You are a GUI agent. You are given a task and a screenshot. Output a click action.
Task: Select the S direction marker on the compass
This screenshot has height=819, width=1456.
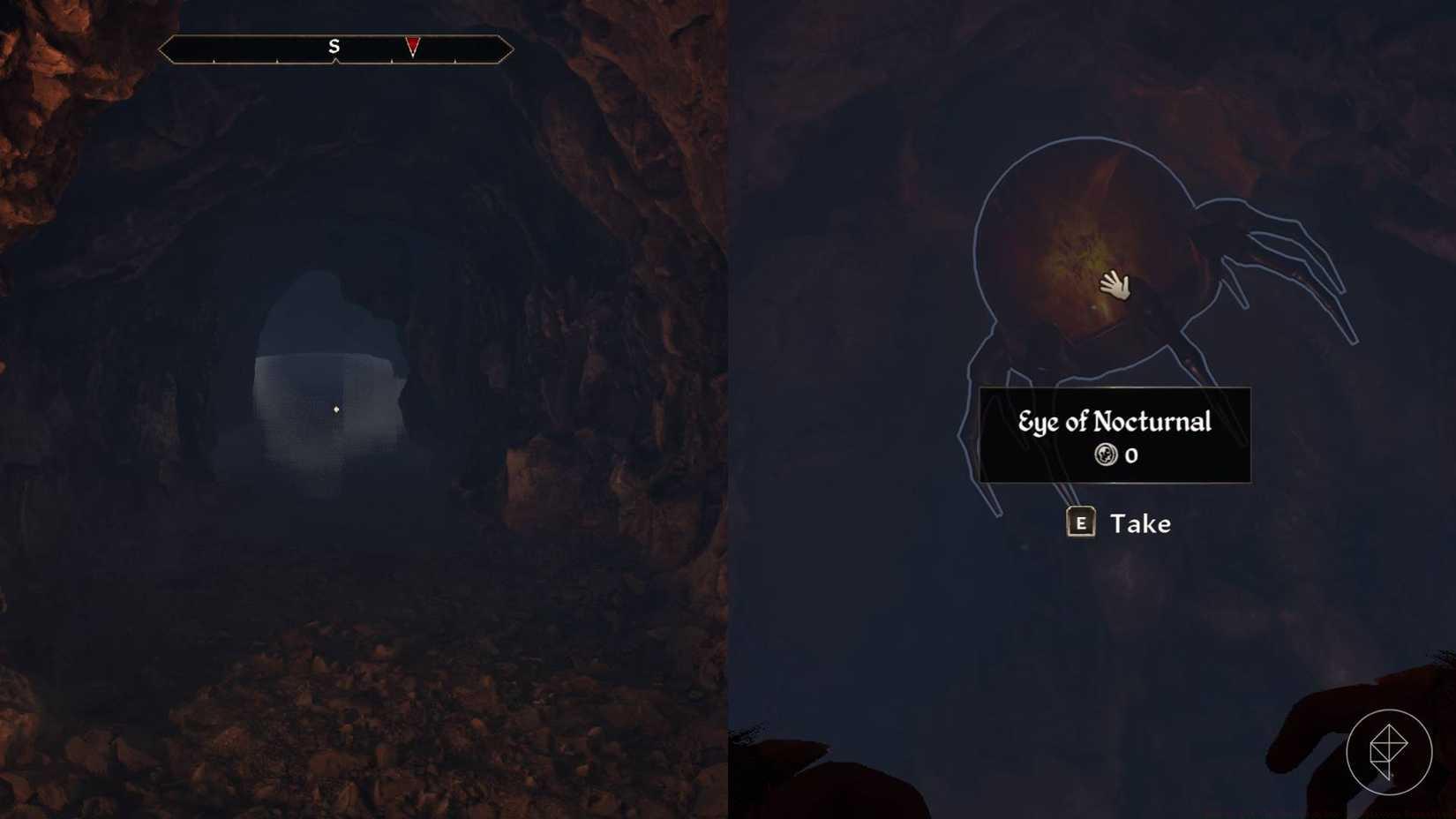coord(334,47)
